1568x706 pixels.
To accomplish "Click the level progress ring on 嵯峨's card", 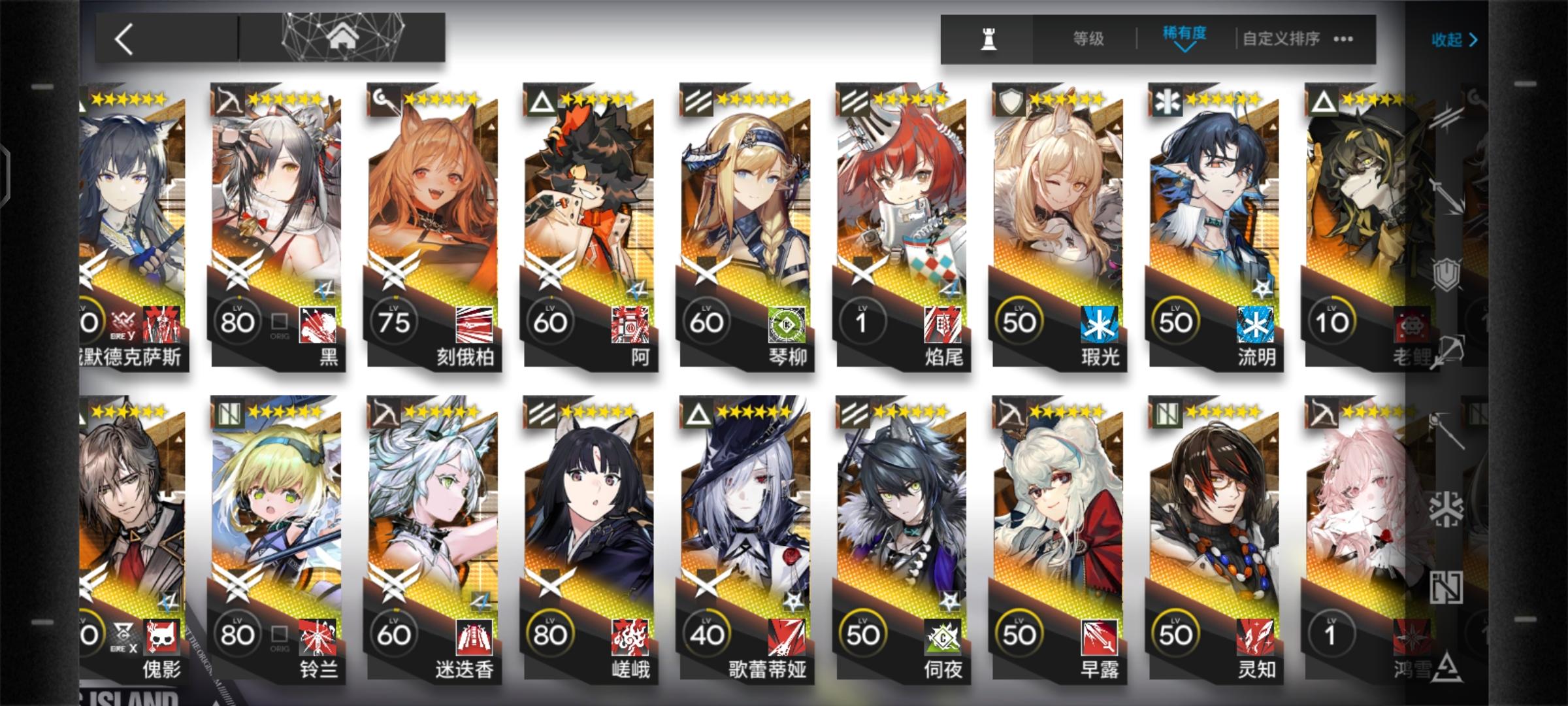I will [x=552, y=633].
